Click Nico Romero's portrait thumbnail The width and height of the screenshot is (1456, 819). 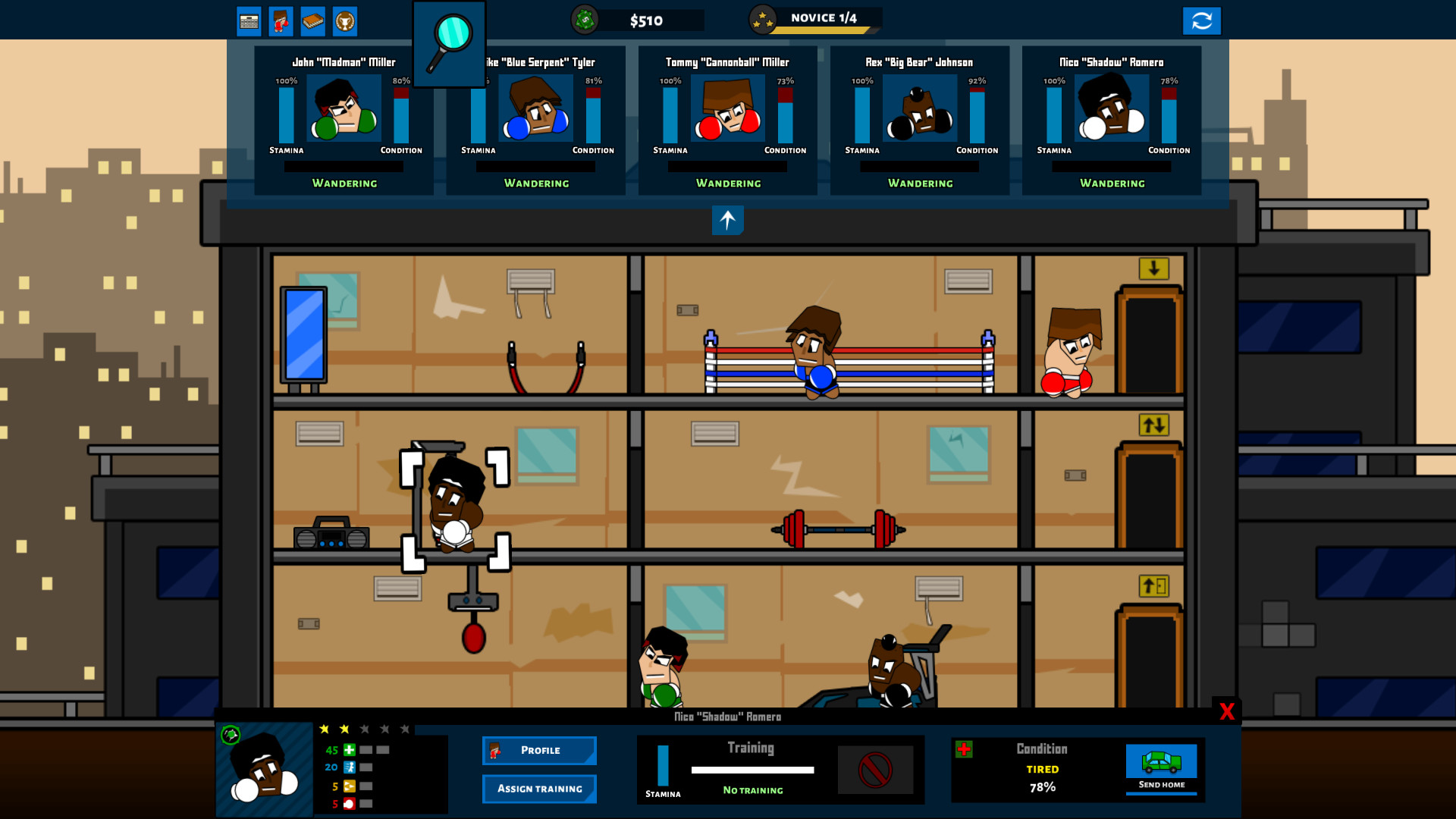click(x=264, y=770)
